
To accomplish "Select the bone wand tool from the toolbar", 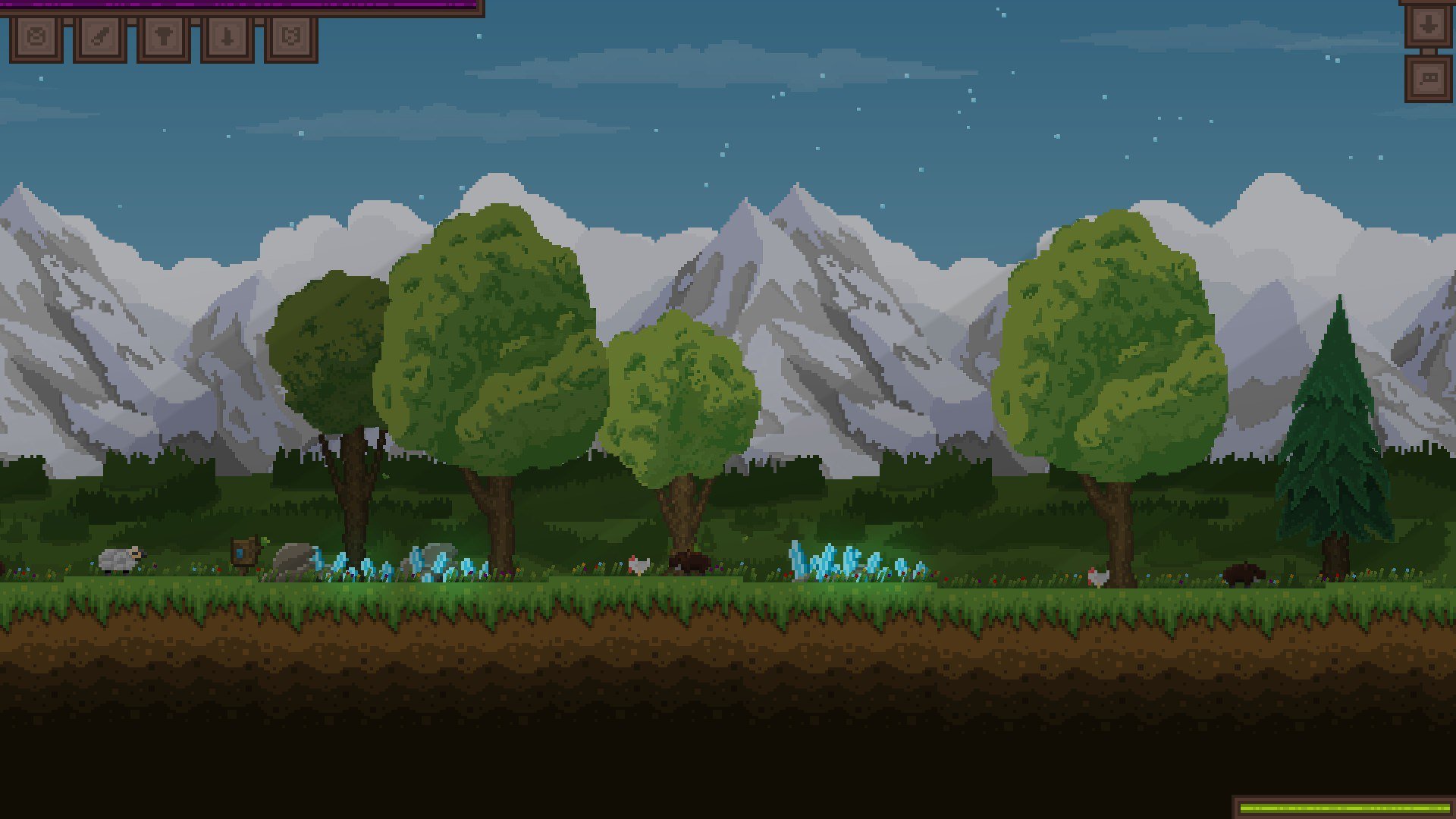I will coord(100,36).
